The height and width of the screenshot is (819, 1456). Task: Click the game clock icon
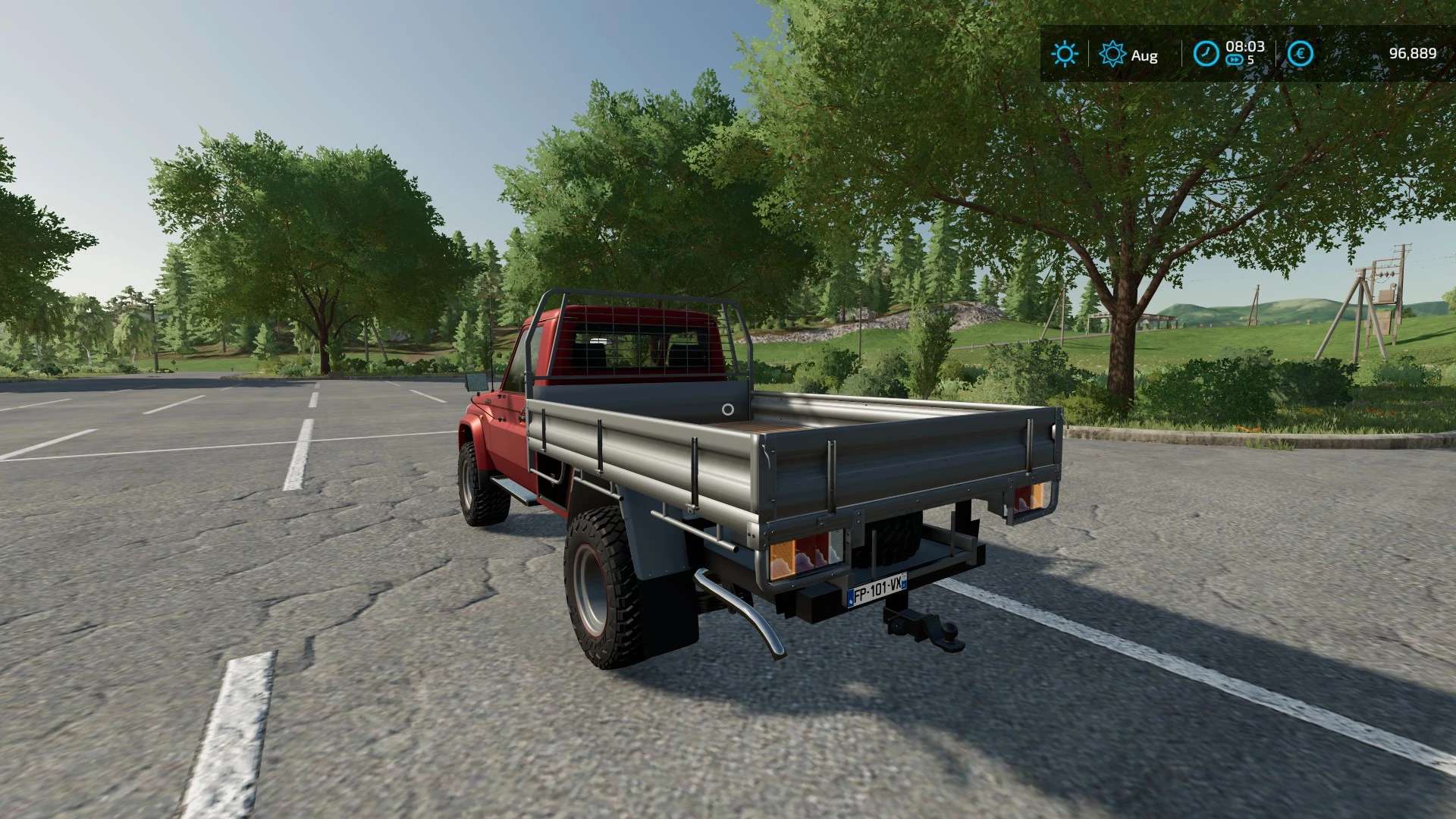pos(1206,53)
